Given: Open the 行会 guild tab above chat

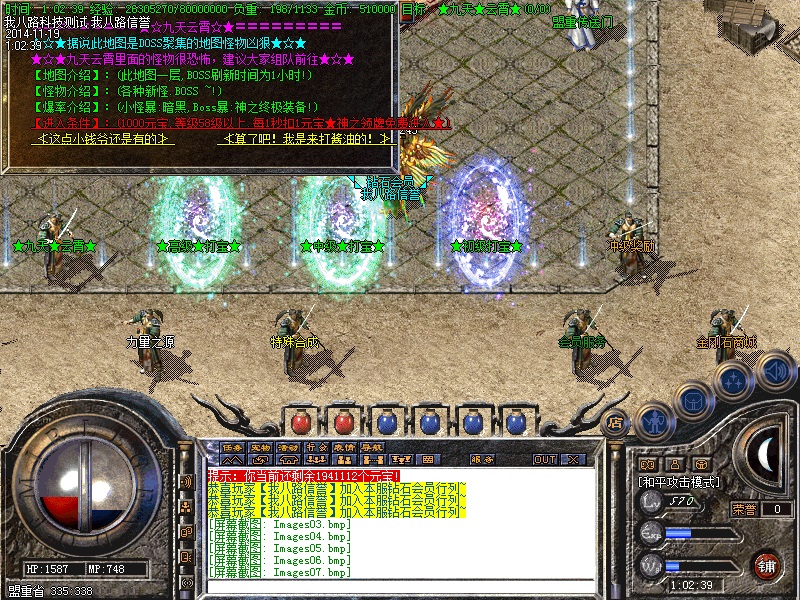Looking at the screenshot, I should tap(316, 447).
